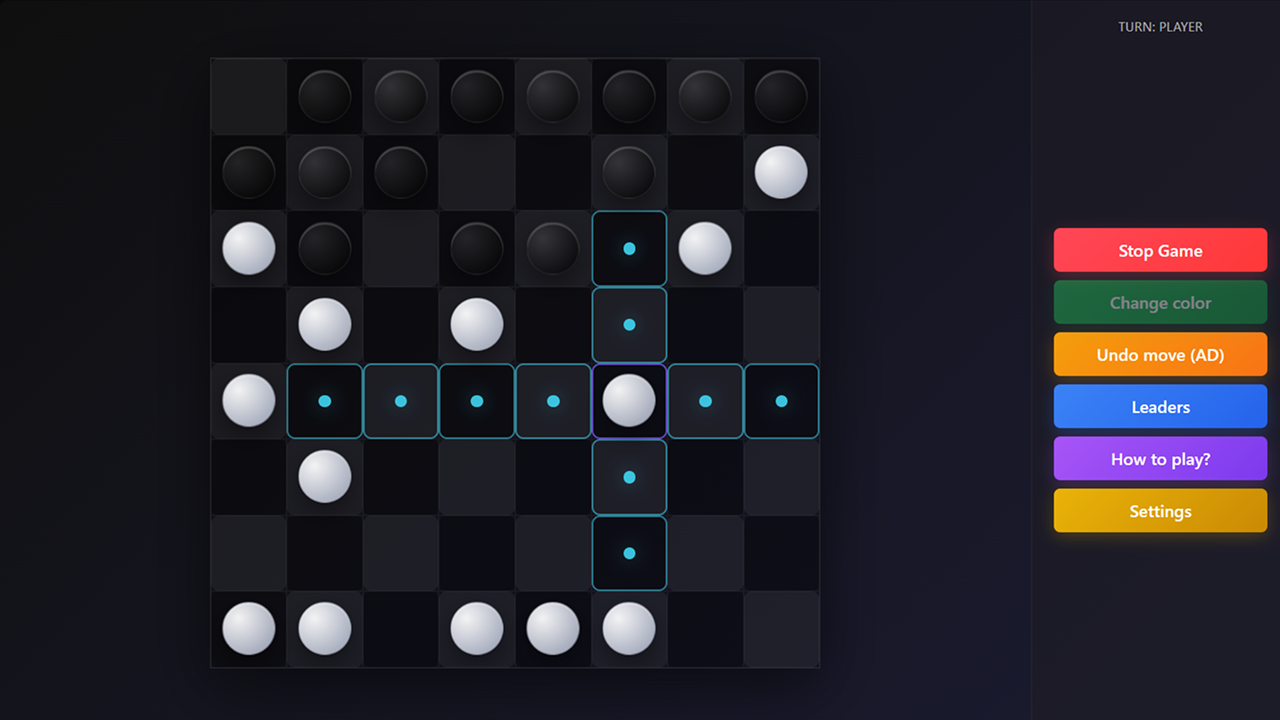
Task: Open the Leaders list
Action: pos(1160,406)
